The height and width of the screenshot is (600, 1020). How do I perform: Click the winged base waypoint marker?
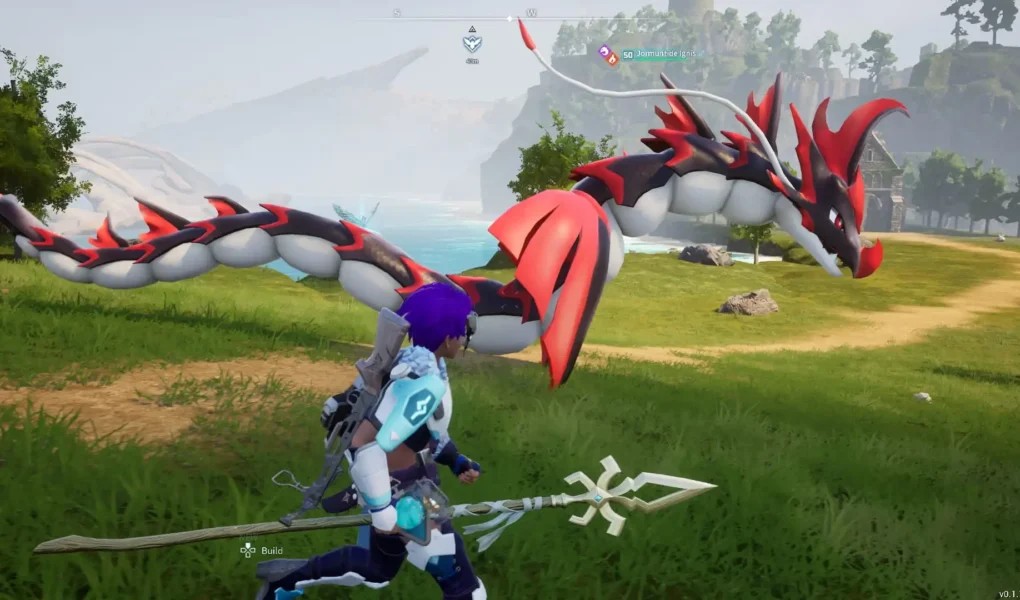472,43
